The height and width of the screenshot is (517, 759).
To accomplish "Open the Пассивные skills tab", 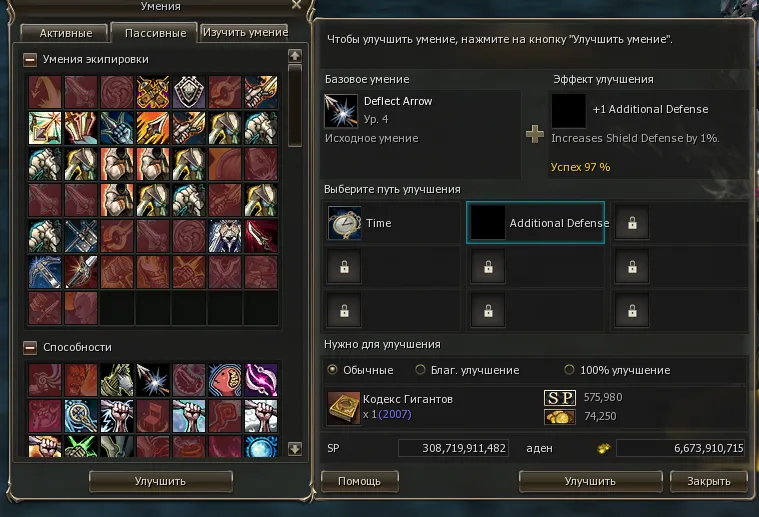I will coord(155,33).
